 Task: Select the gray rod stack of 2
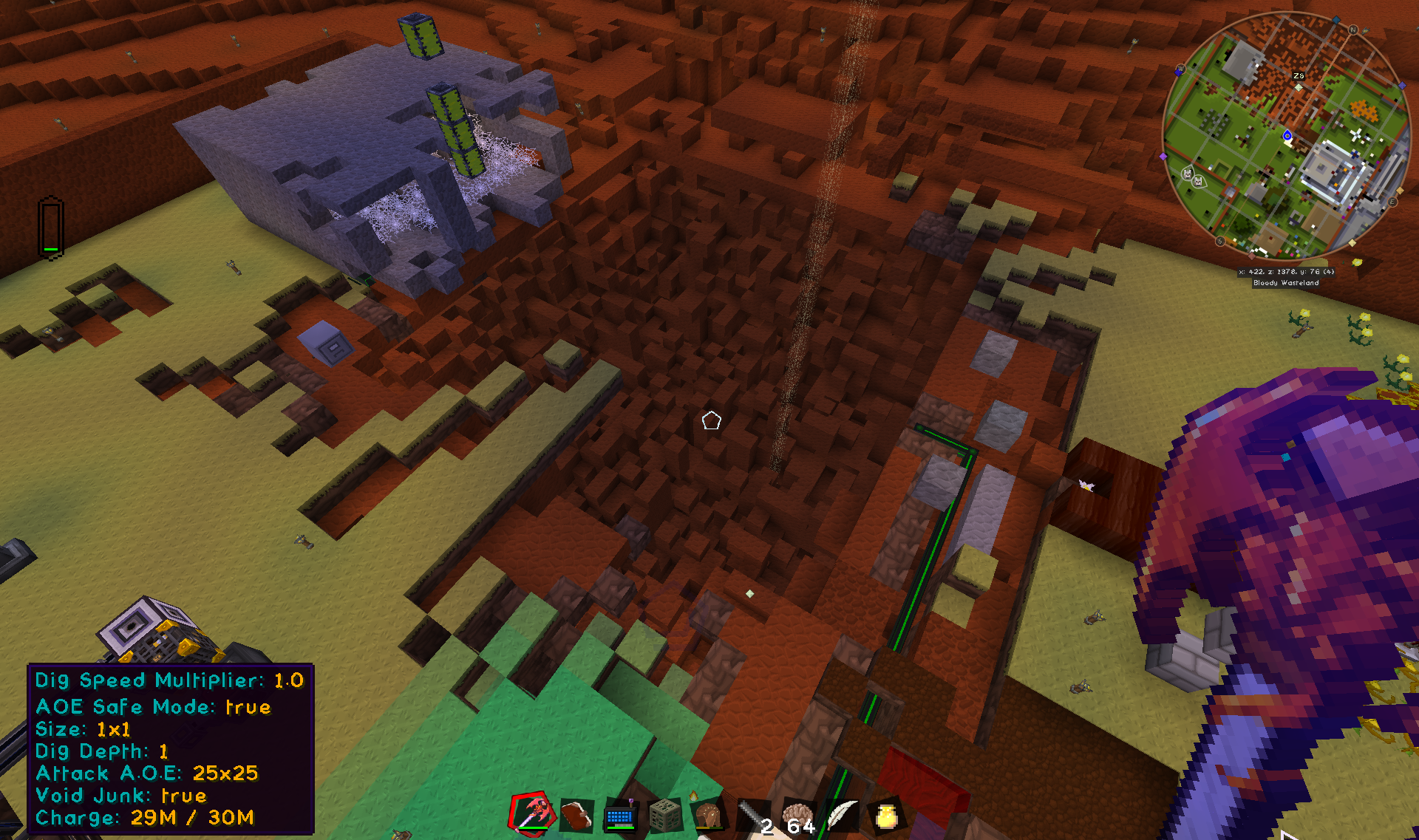click(x=754, y=816)
